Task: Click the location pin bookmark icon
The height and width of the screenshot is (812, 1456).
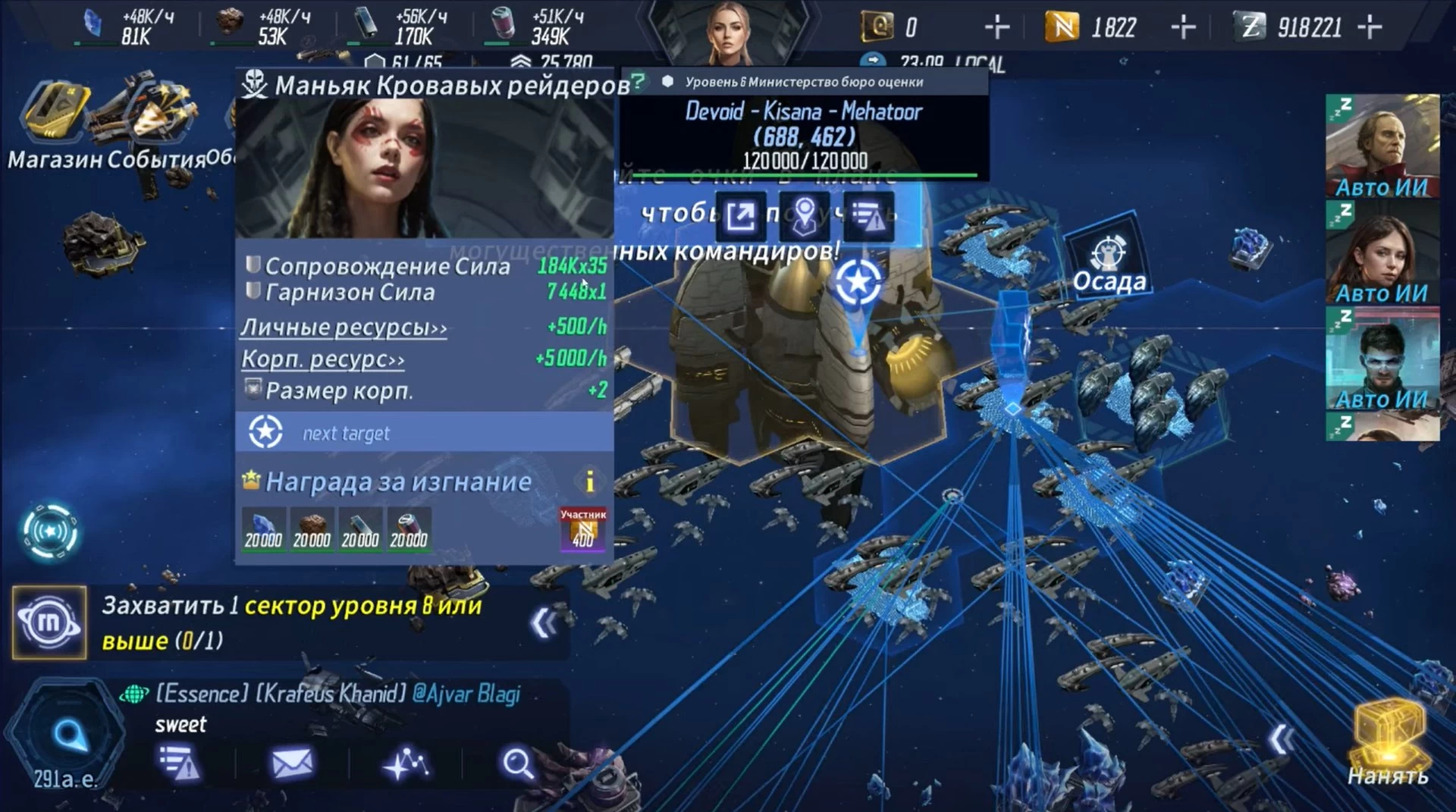Action: point(805,217)
